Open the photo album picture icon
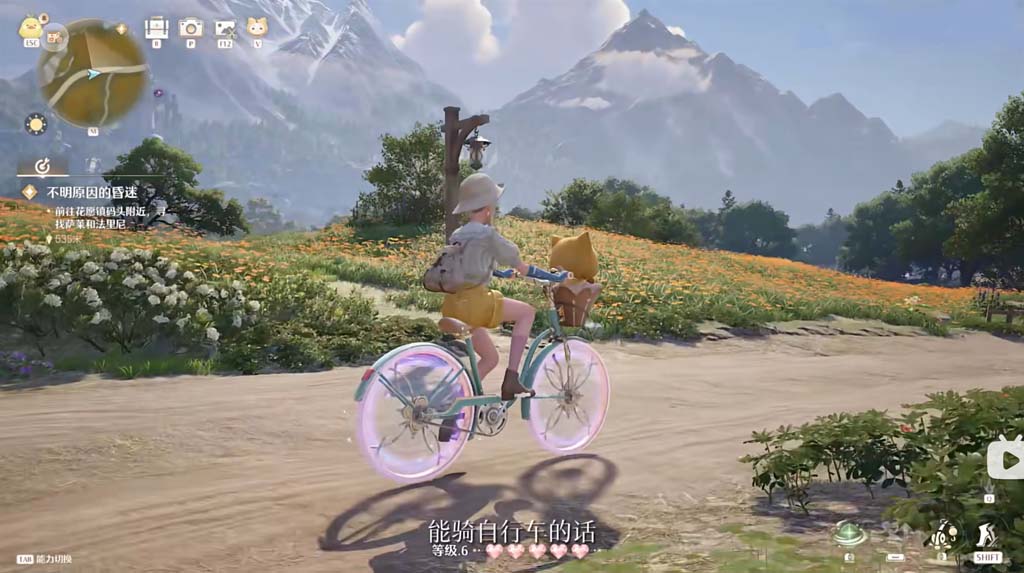 tap(225, 28)
